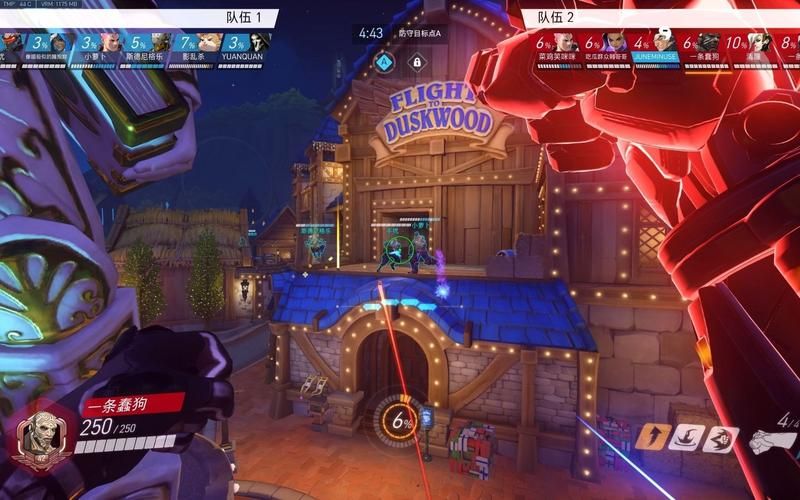The image size is (800, 500).
Task: Activate the Rising Uppercut ability icon
Action: coord(650,437)
